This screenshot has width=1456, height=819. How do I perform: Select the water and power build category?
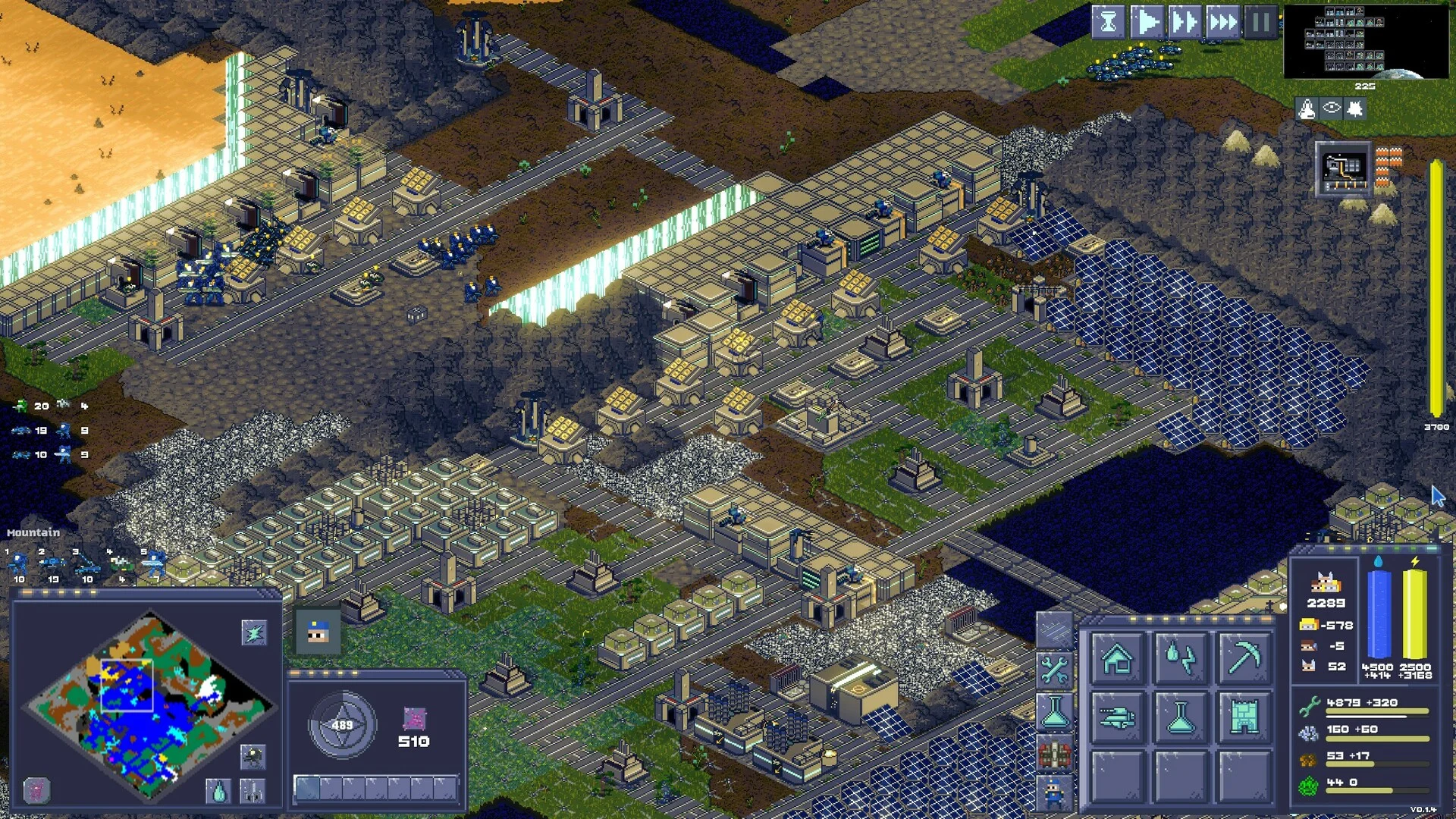point(1181,658)
